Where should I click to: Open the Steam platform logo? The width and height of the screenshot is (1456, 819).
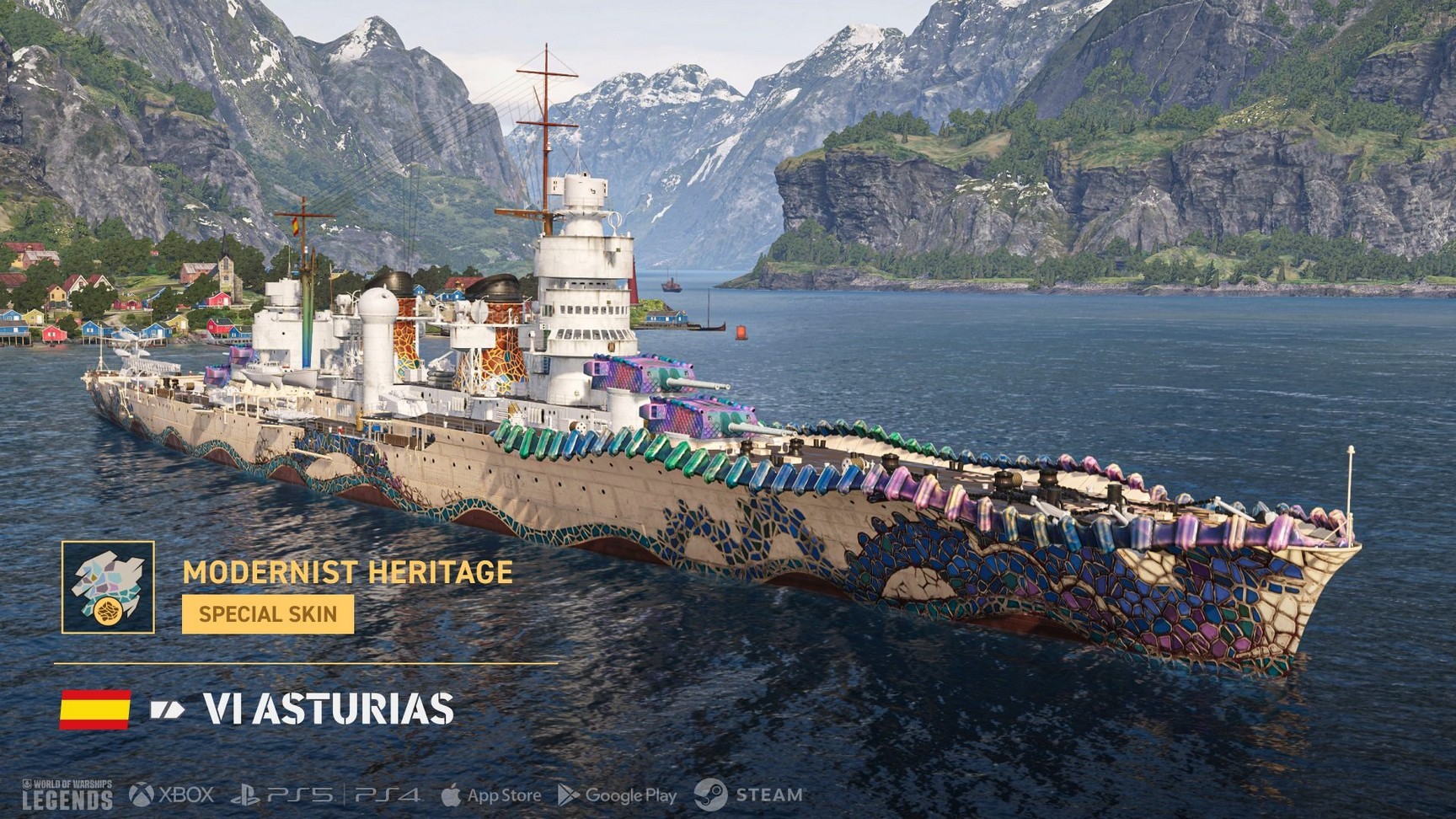click(748, 795)
